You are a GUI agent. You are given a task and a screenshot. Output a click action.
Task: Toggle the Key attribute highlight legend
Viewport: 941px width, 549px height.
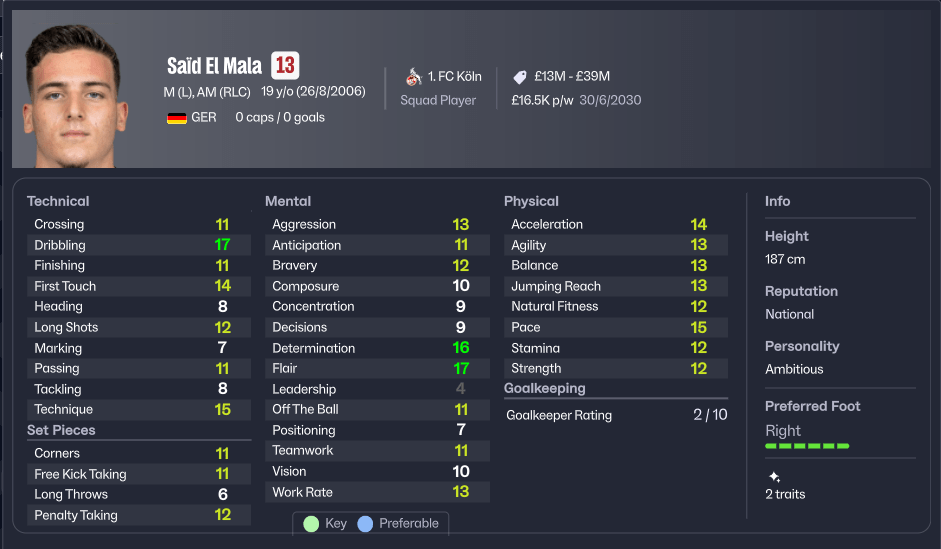point(324,523)
